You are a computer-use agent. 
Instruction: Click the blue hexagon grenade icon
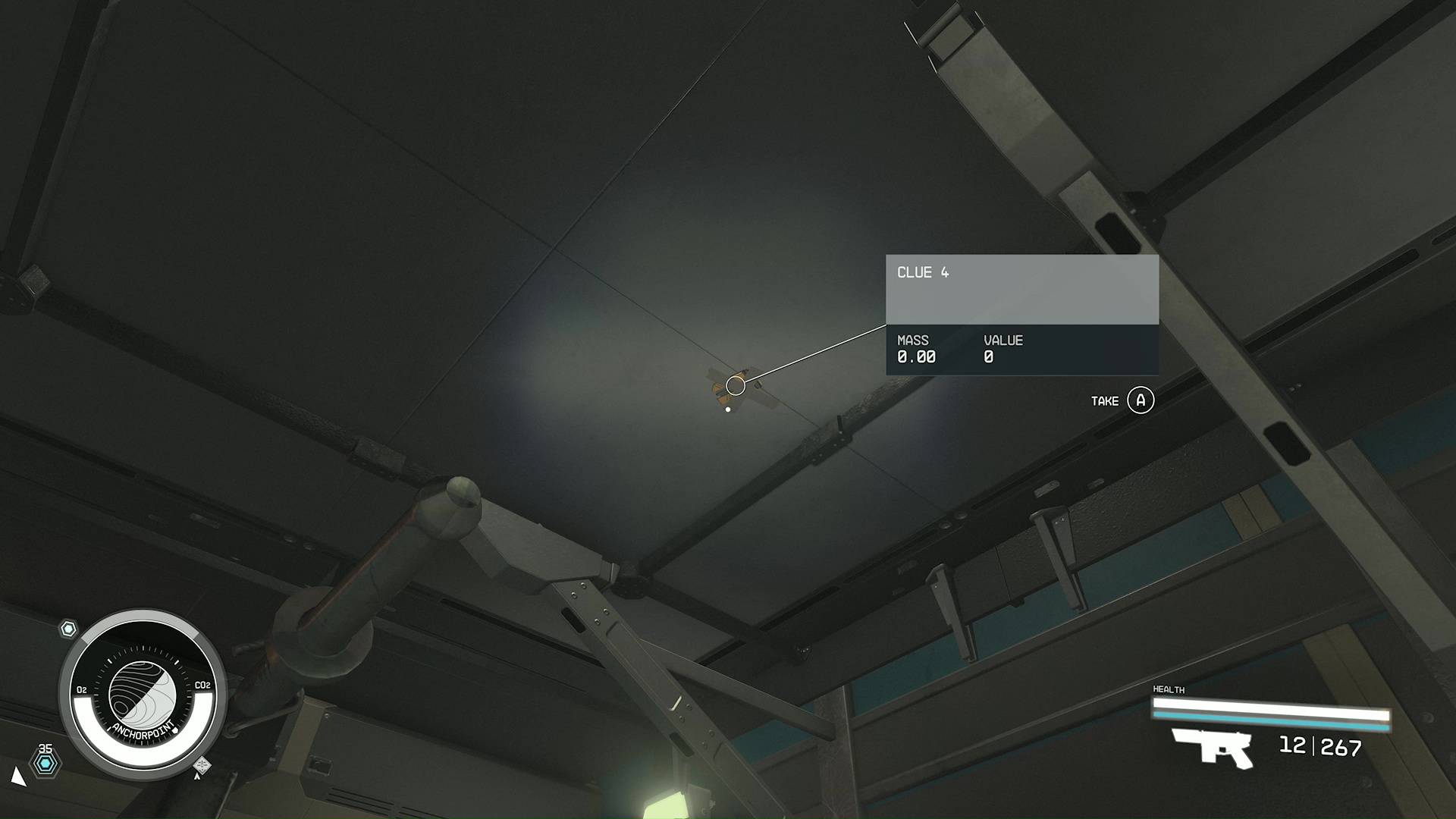pos(46,763)
